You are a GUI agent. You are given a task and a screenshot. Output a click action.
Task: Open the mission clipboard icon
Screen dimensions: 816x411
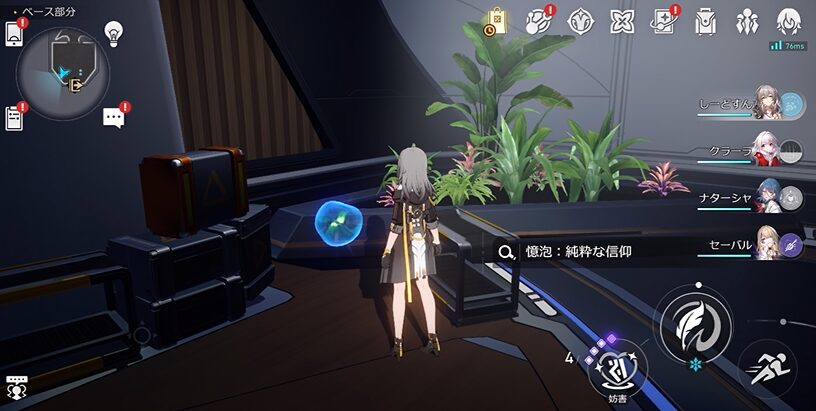coord(14,118)
